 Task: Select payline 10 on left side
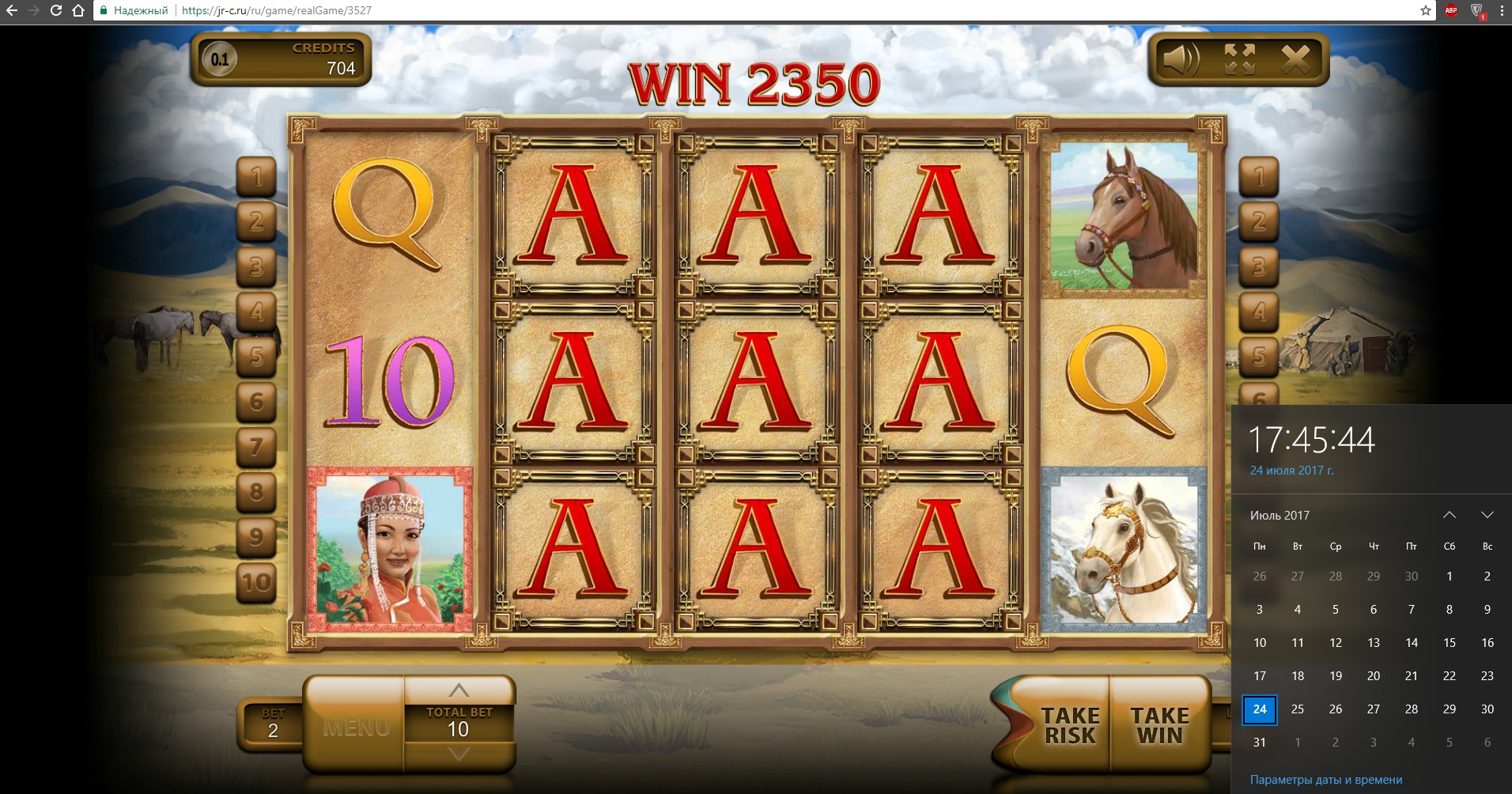(x=256, y=583)
